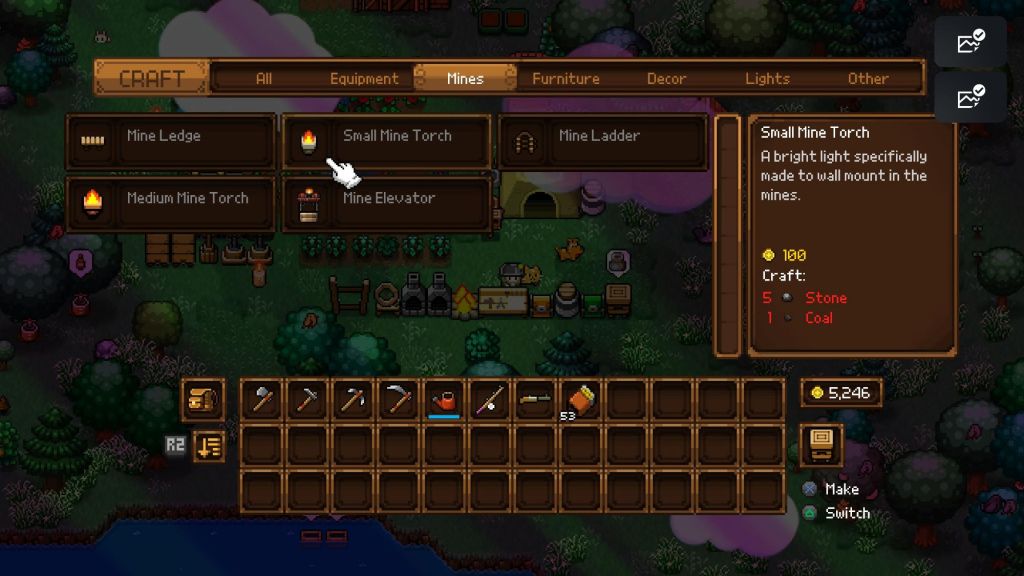The image size is (1024, 576).
Task: Select the Mines crafting tab
Action: [x=465, y=79]
